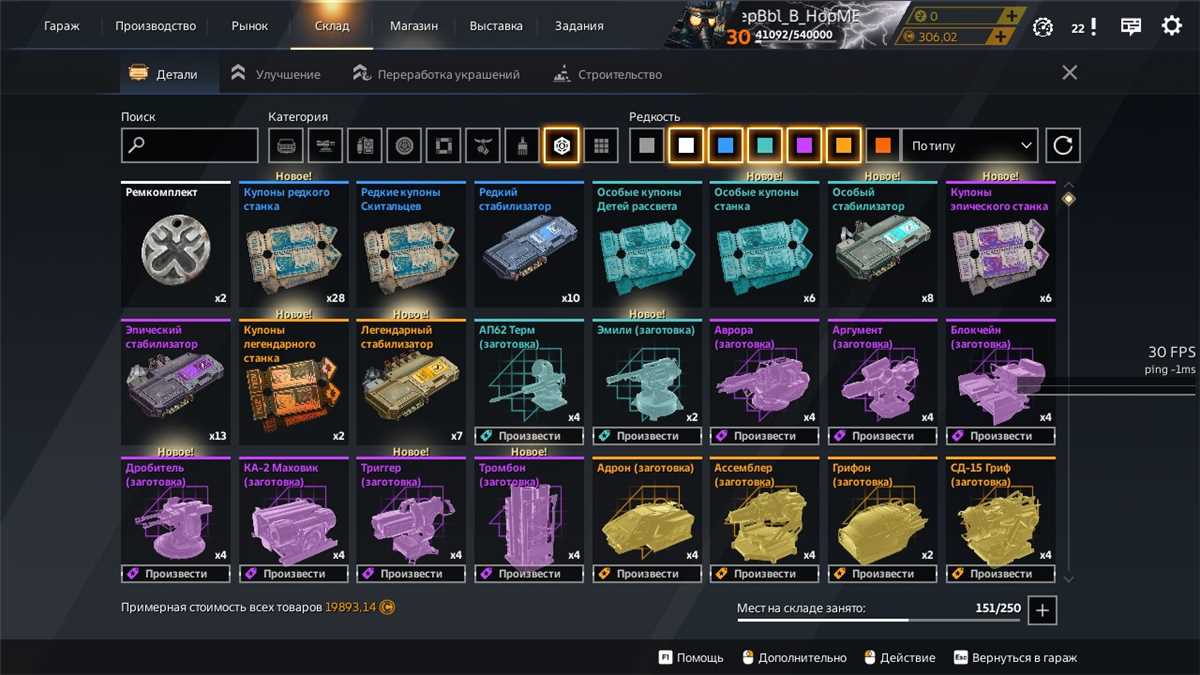The height and width of the screenshot is (675, 1200).
Task: Open the Гараж menu
Action: point(62,26)
